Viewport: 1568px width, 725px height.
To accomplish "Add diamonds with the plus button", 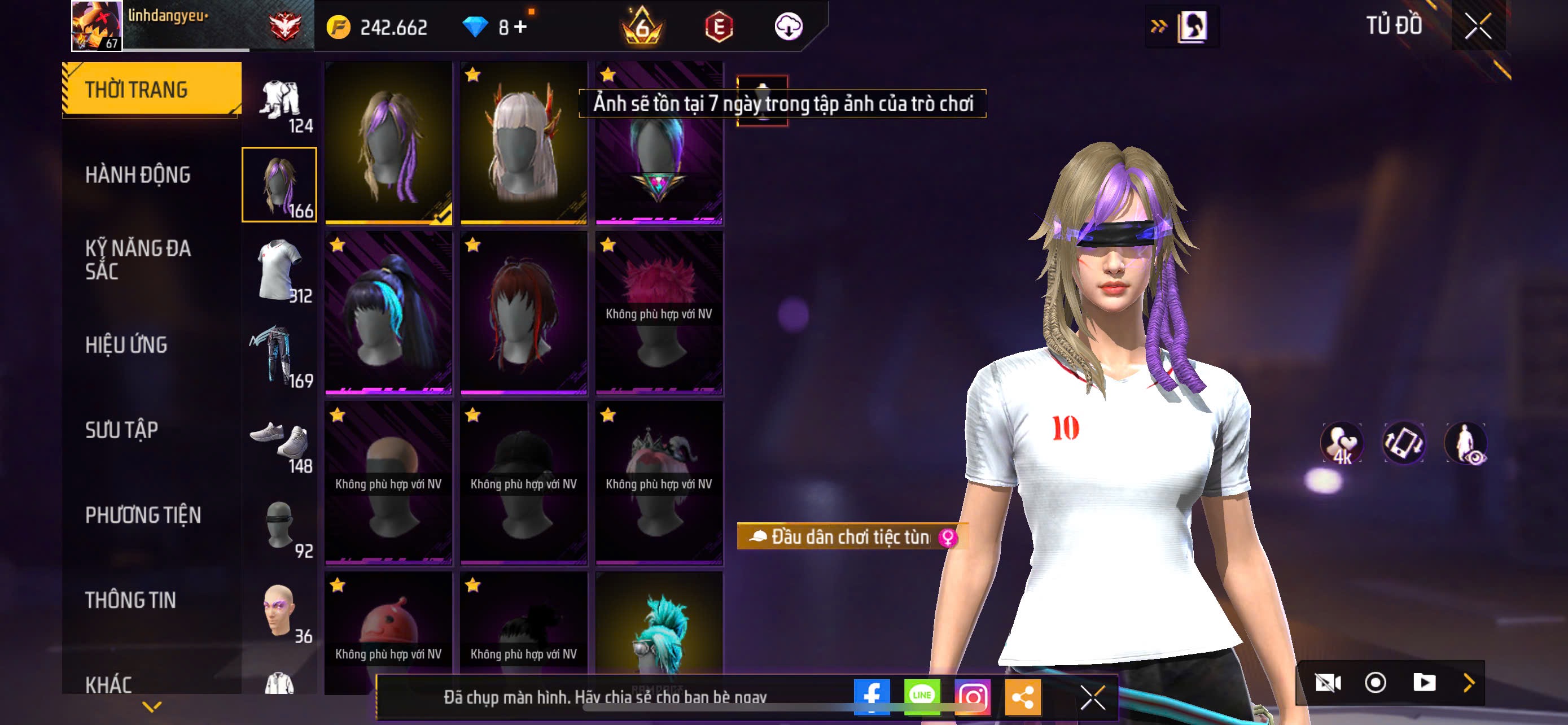I will point(520,27).
